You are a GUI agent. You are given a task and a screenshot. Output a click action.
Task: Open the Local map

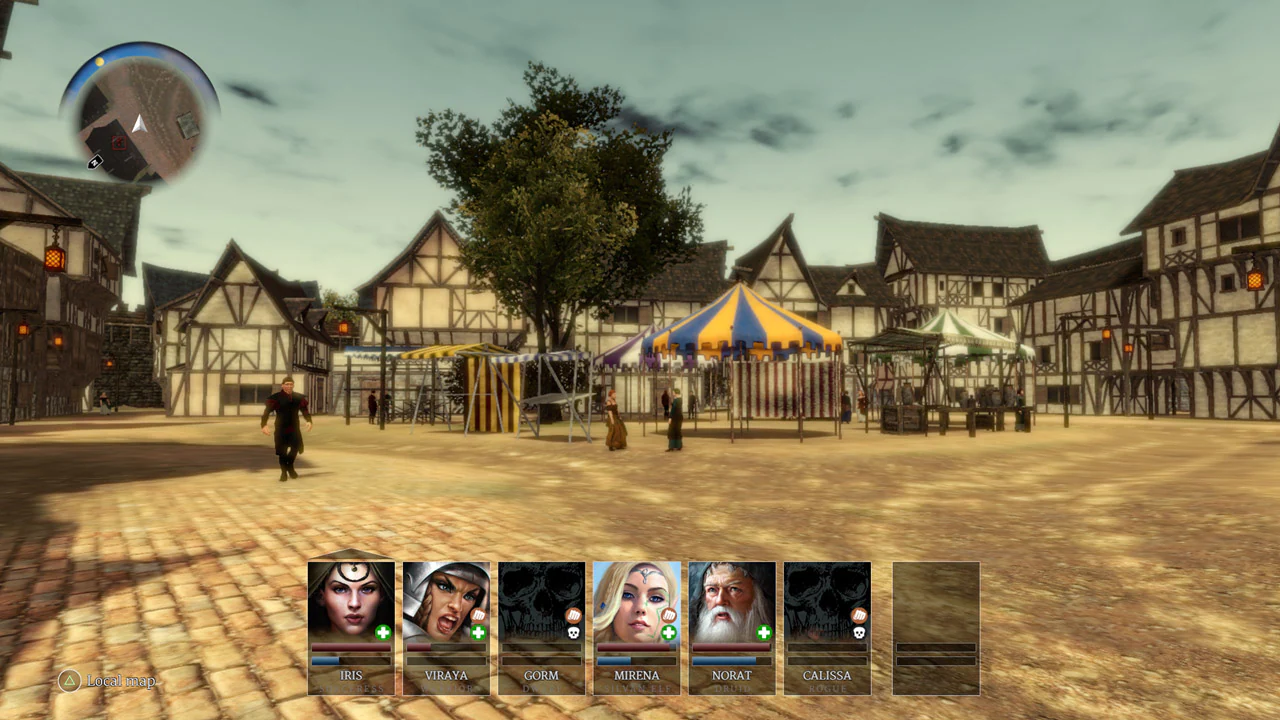click(x=120, y=681)
